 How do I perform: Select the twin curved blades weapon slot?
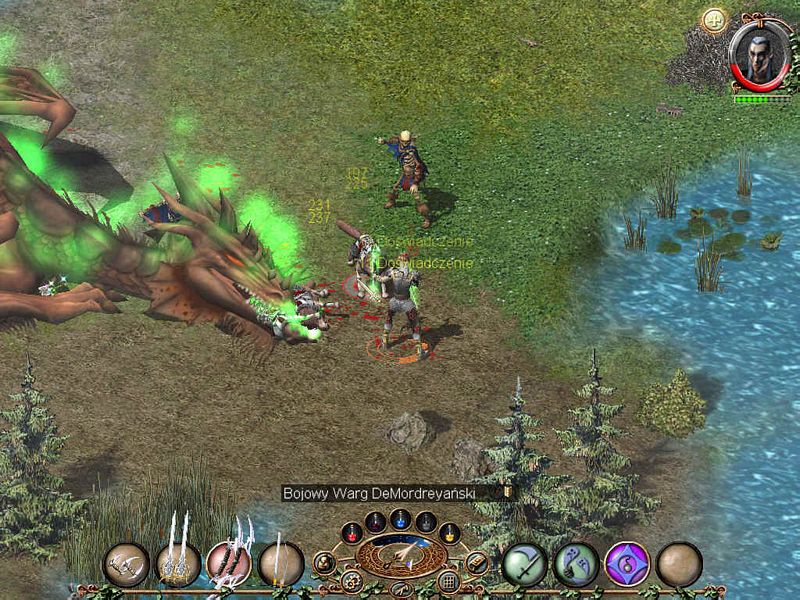click(x=126, y=564)
